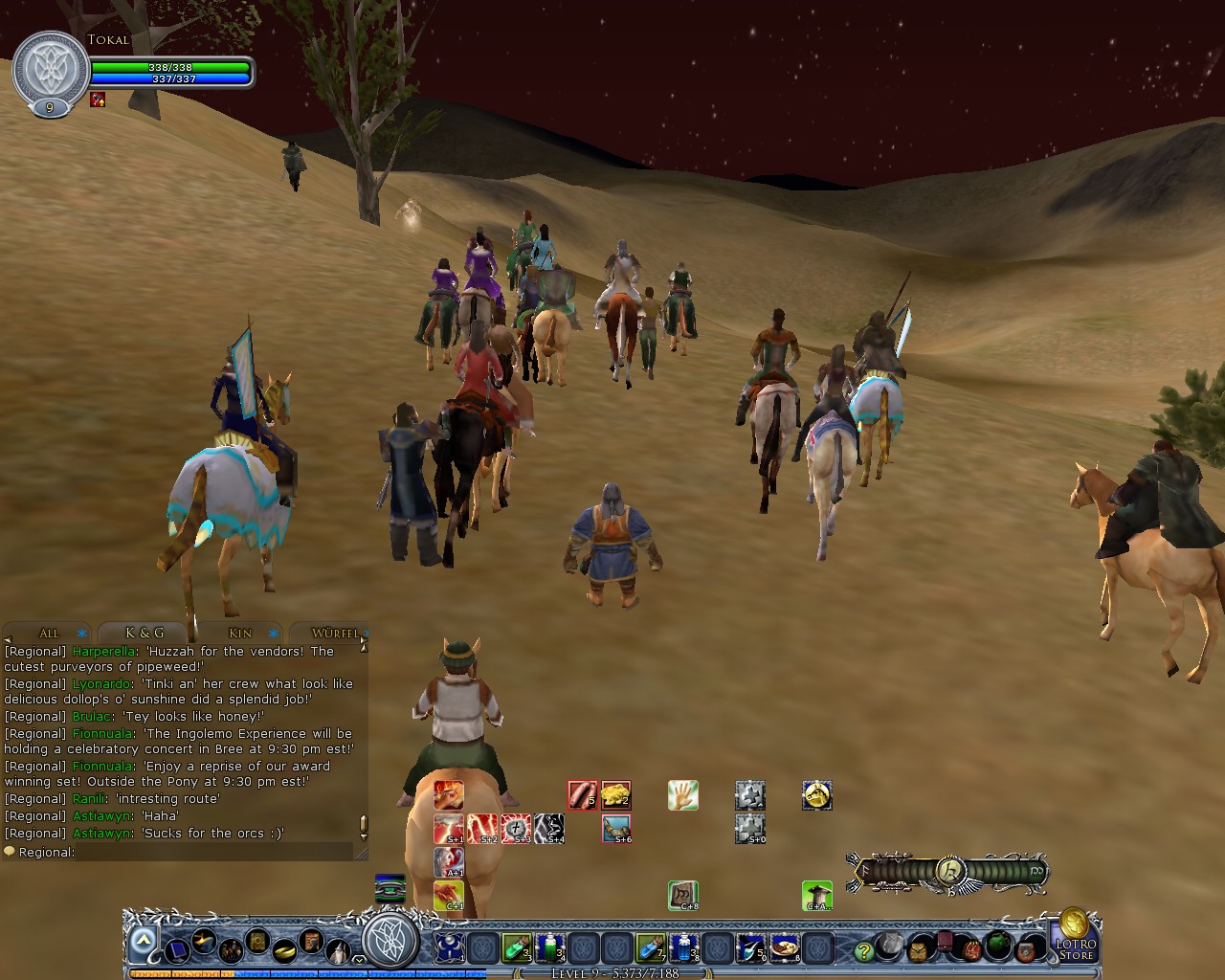Open the green apple icon on the bottom toolbar
This screenshot has height=980, width=1225.
point(998,946)
